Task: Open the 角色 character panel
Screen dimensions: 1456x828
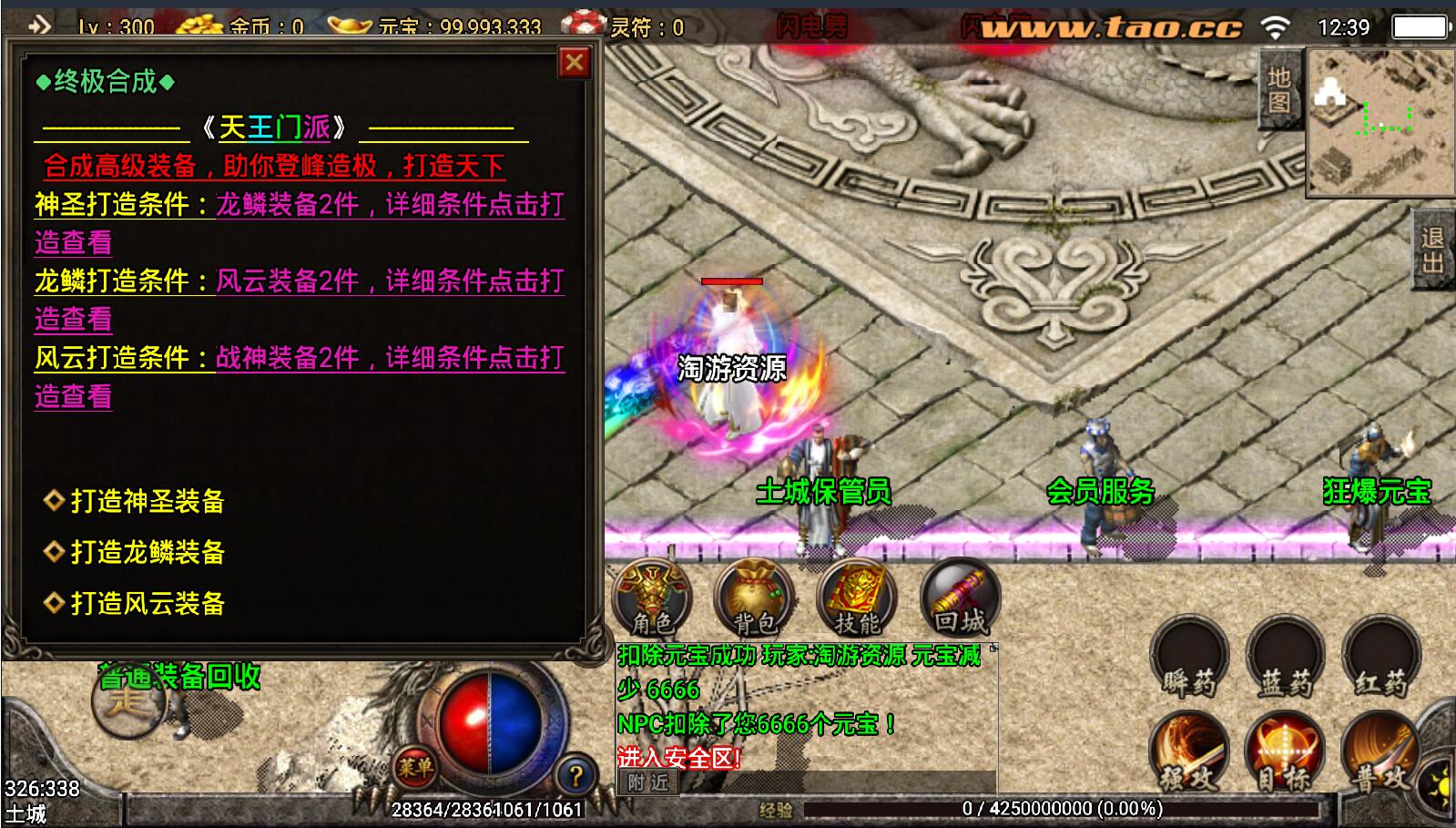Action: tap(652, 598)
